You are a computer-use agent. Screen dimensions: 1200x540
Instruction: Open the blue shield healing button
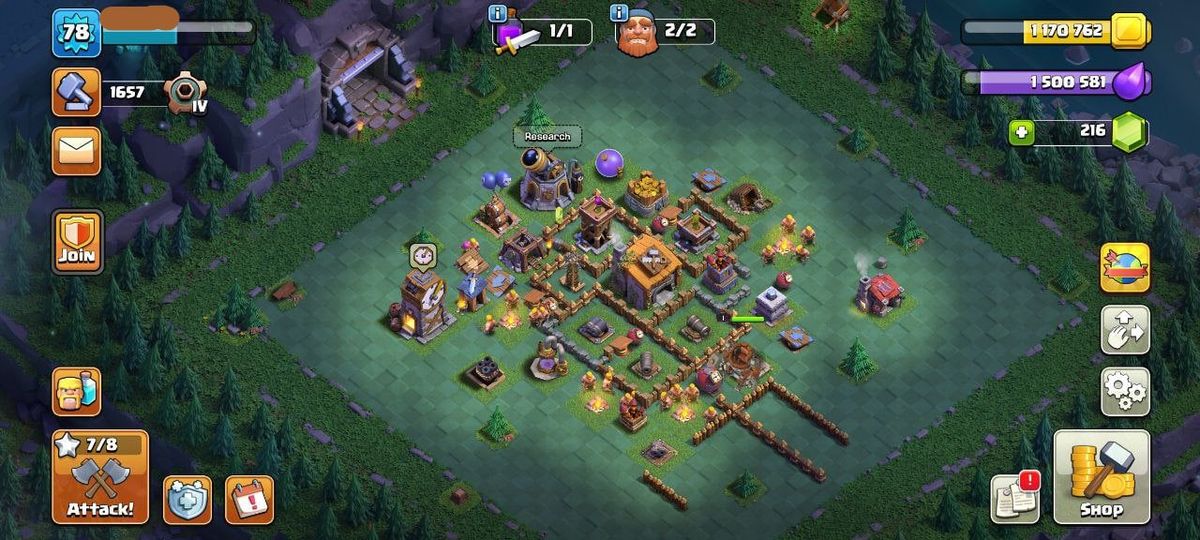[187, 499]
